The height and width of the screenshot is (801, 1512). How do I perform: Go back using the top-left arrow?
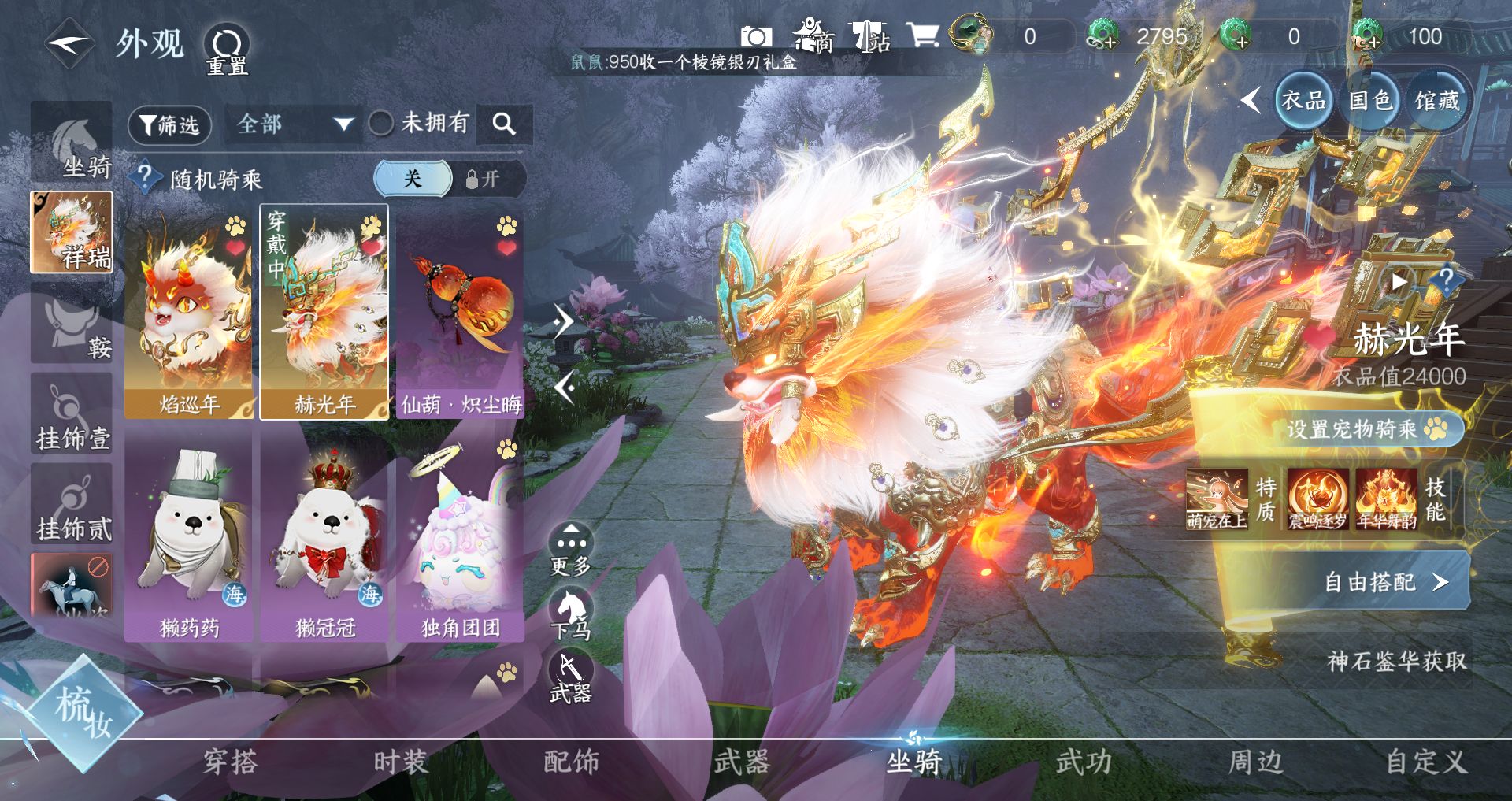tap(69, 44)
